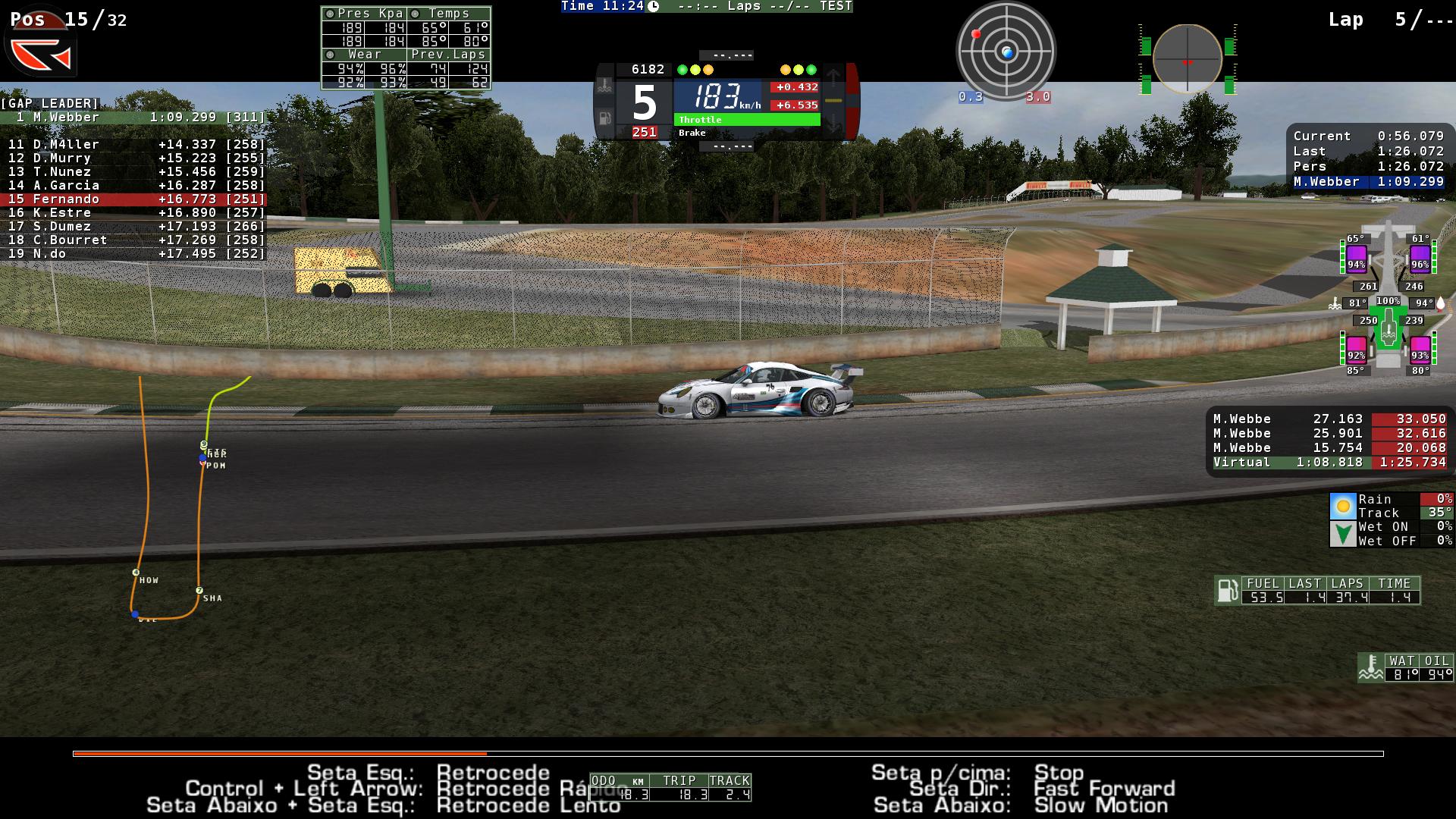Image resolution: width=1456 pixels, height=819 pixels.
Task: Pick N.do row in the standings
Action: click(133, 253)
